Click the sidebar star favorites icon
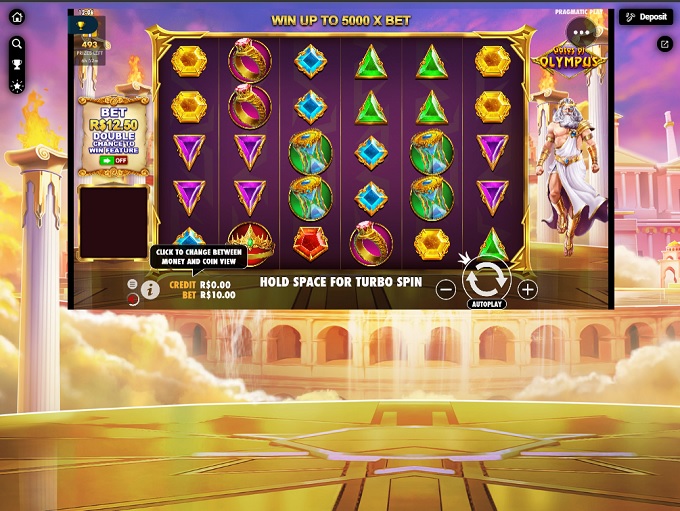The image size is (680, 511). pos(17,86)
